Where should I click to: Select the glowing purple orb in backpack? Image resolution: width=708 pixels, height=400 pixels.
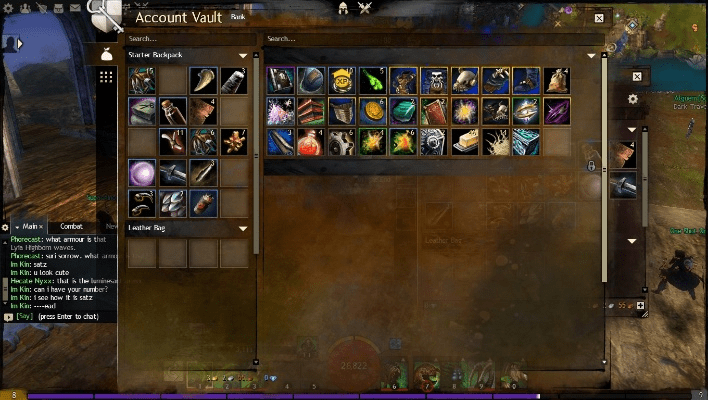[x=142, y=173]
